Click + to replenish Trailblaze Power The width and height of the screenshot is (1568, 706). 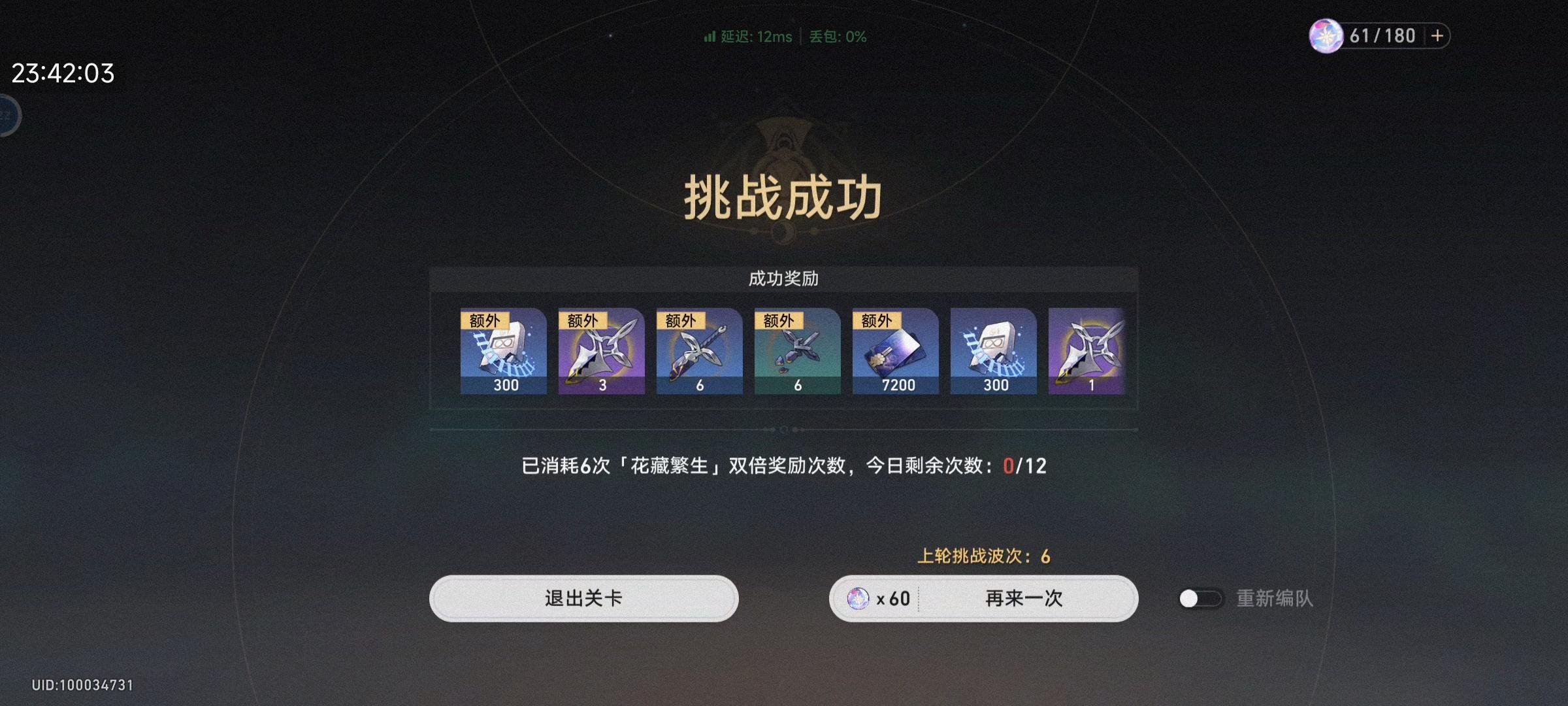click(1436, 35)
